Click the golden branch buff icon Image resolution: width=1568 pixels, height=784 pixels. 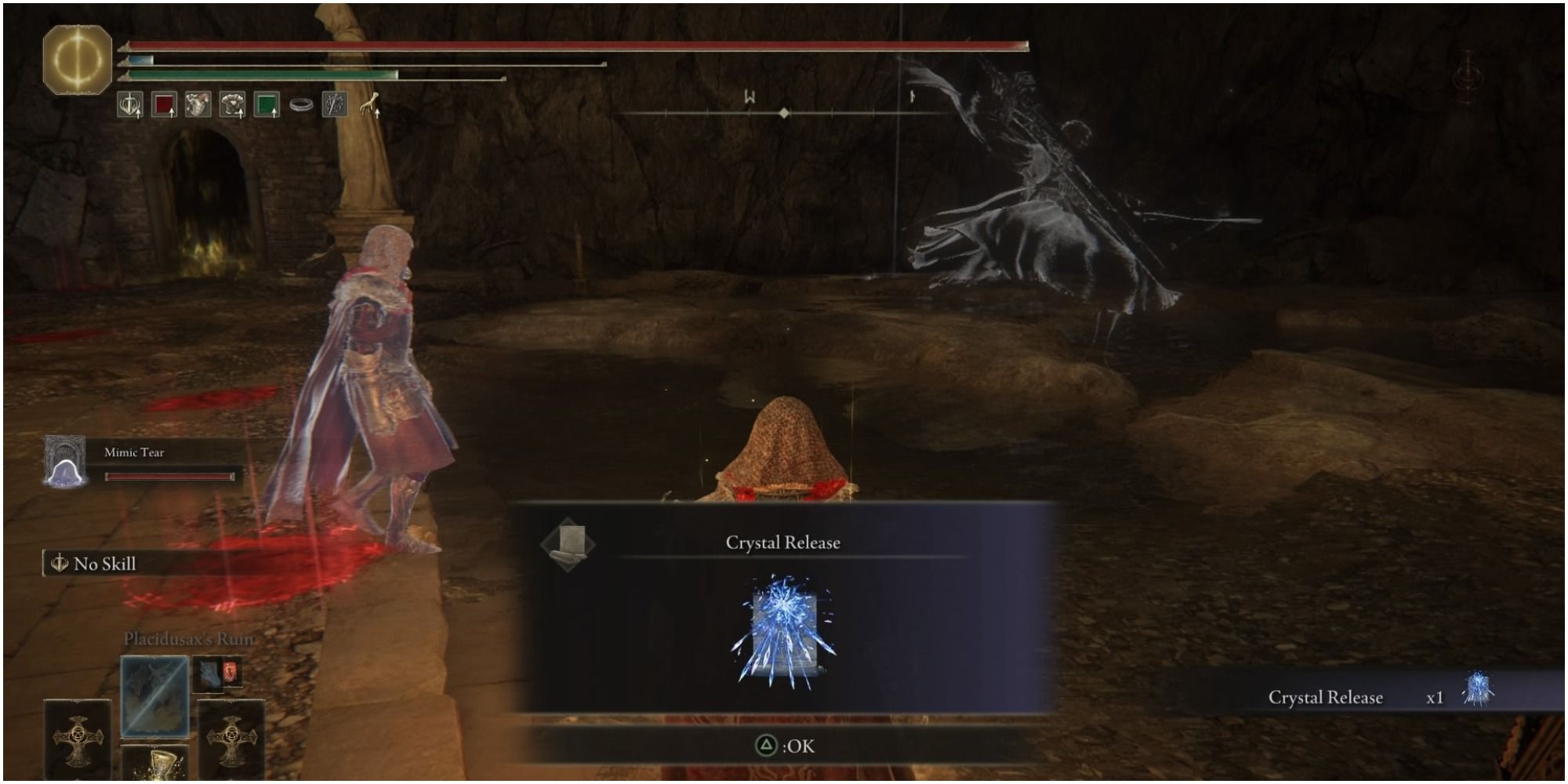click(371, 103)
